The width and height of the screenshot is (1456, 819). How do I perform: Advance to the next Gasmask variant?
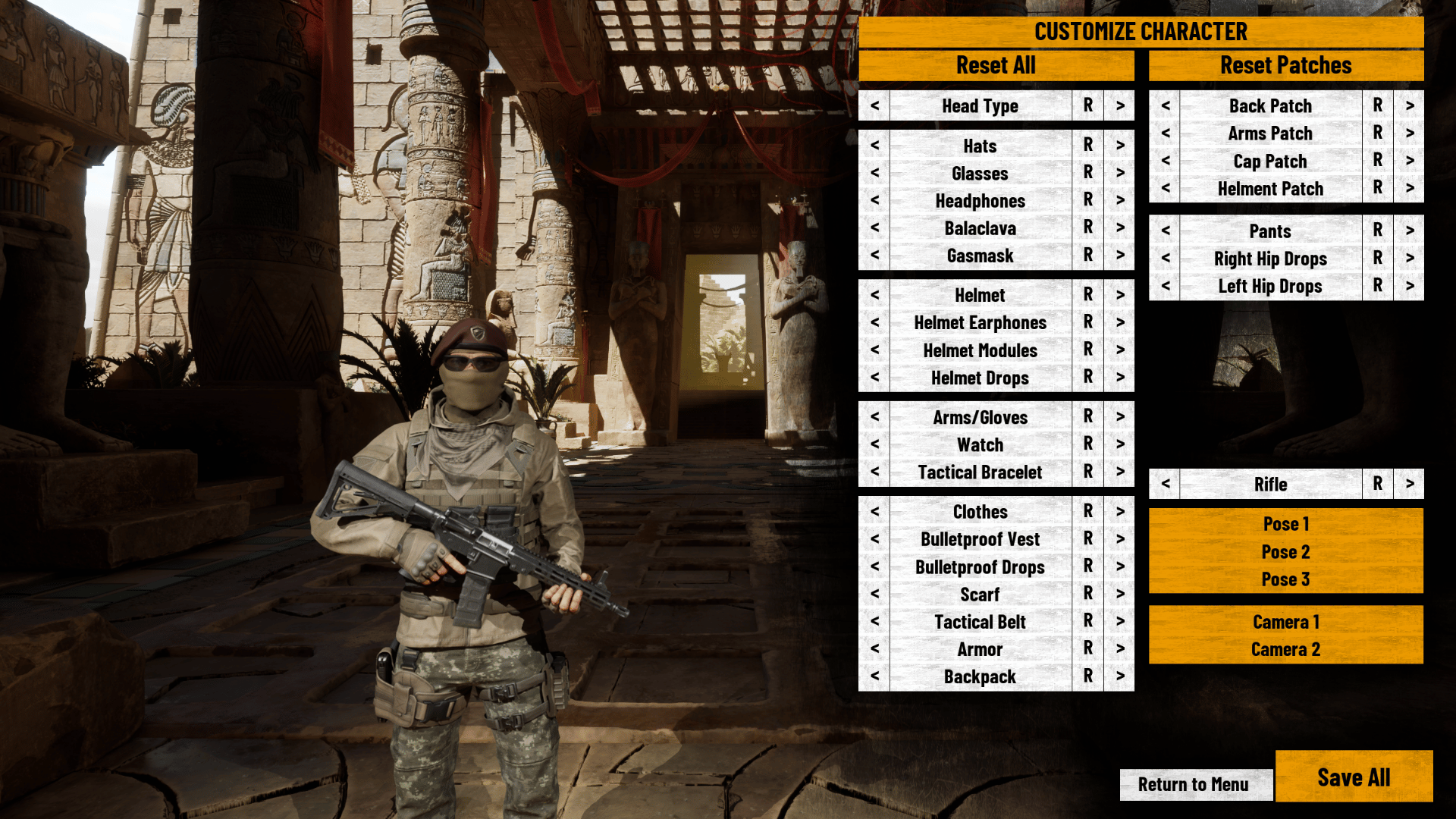click(x=1119, y=256)
